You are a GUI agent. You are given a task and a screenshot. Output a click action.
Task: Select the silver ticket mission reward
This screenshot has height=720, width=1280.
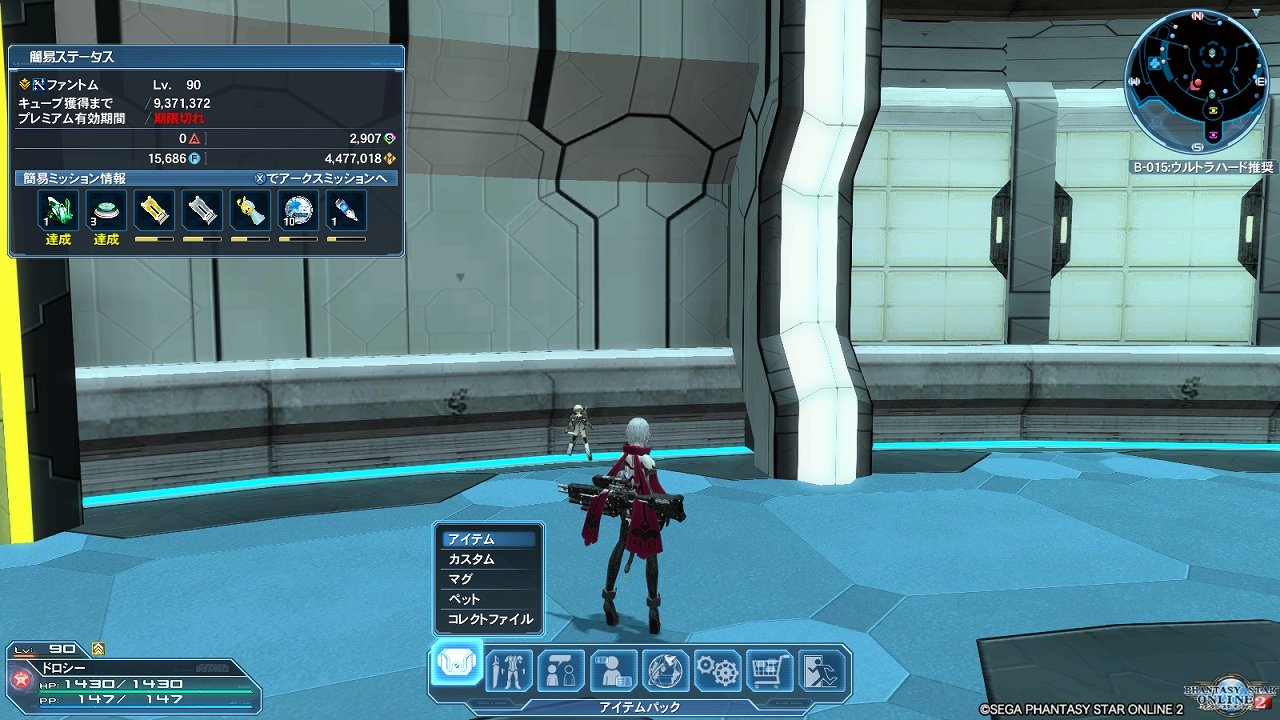[x=202, y=210]
